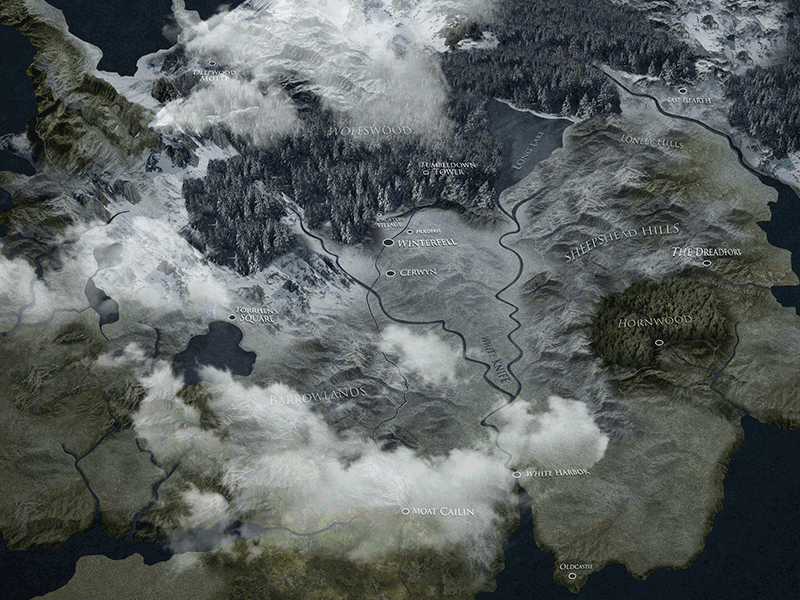The image size is (800, 600).
Task: Select the Hornwood location marker
Action: pyautogui.click(x=658, y=342)
